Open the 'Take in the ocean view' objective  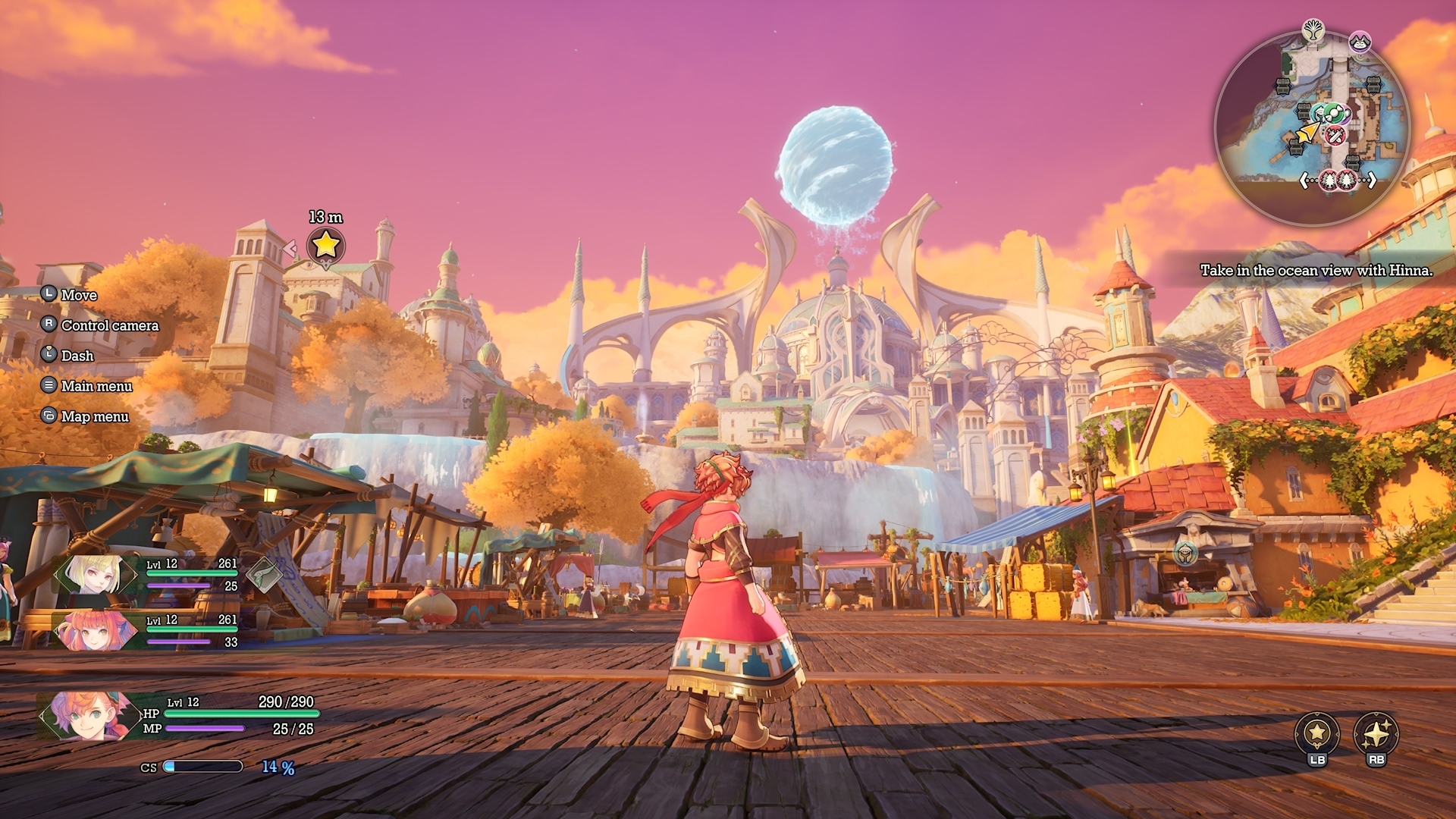tap(1316, 270)
